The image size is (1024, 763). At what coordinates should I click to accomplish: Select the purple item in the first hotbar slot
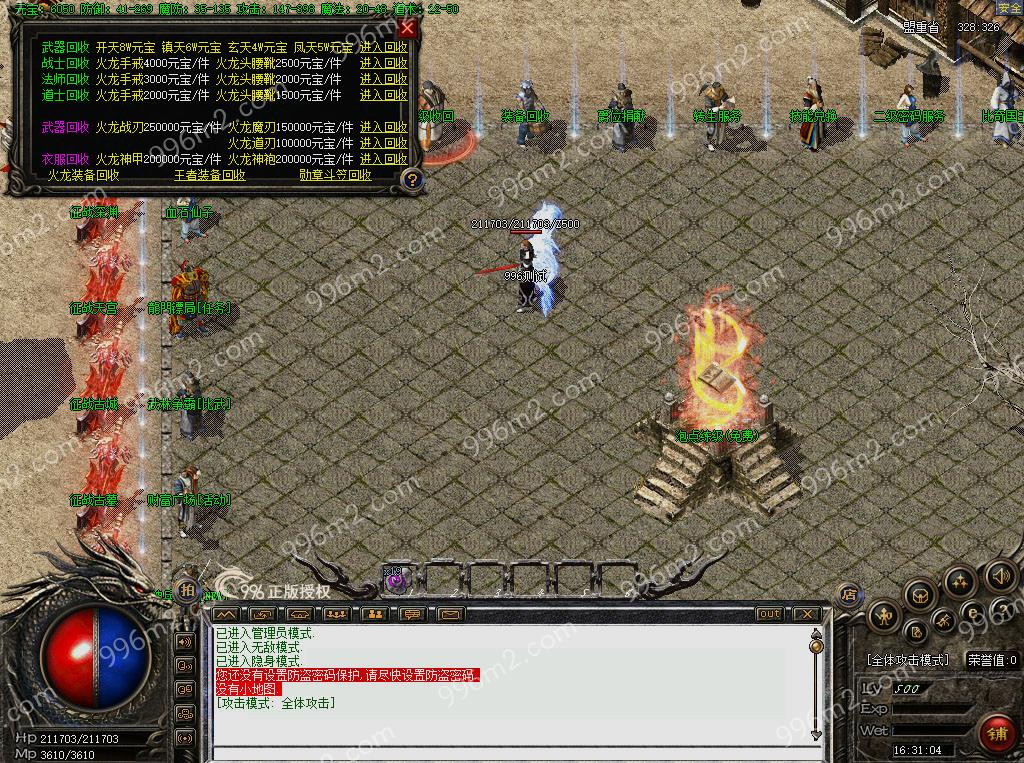395,579
